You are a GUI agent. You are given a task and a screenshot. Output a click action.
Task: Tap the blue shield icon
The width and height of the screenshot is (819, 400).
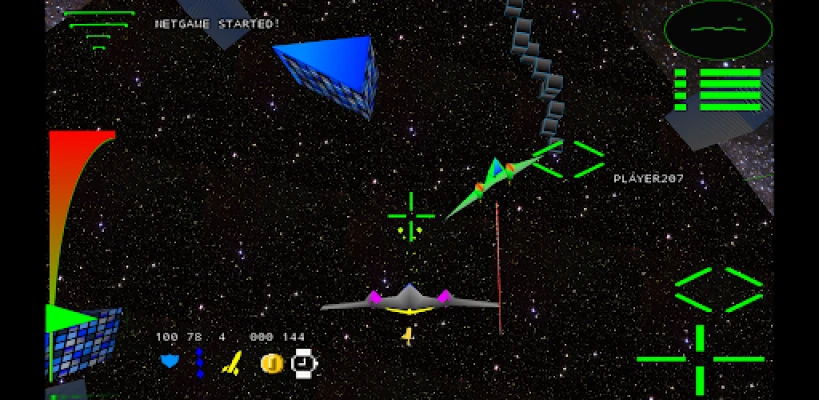pos(169,361)
